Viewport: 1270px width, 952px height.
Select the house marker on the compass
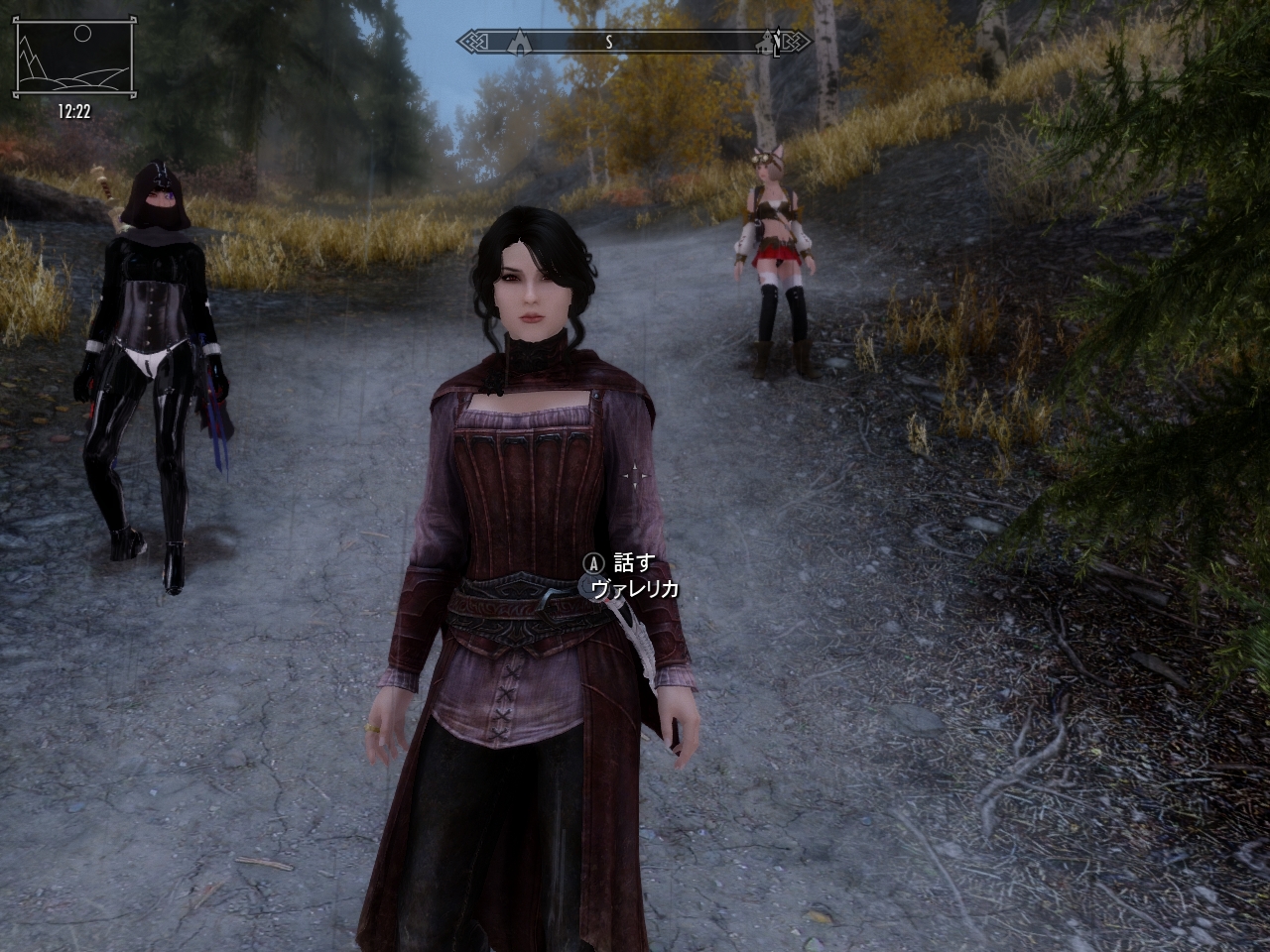click(765, 42)
